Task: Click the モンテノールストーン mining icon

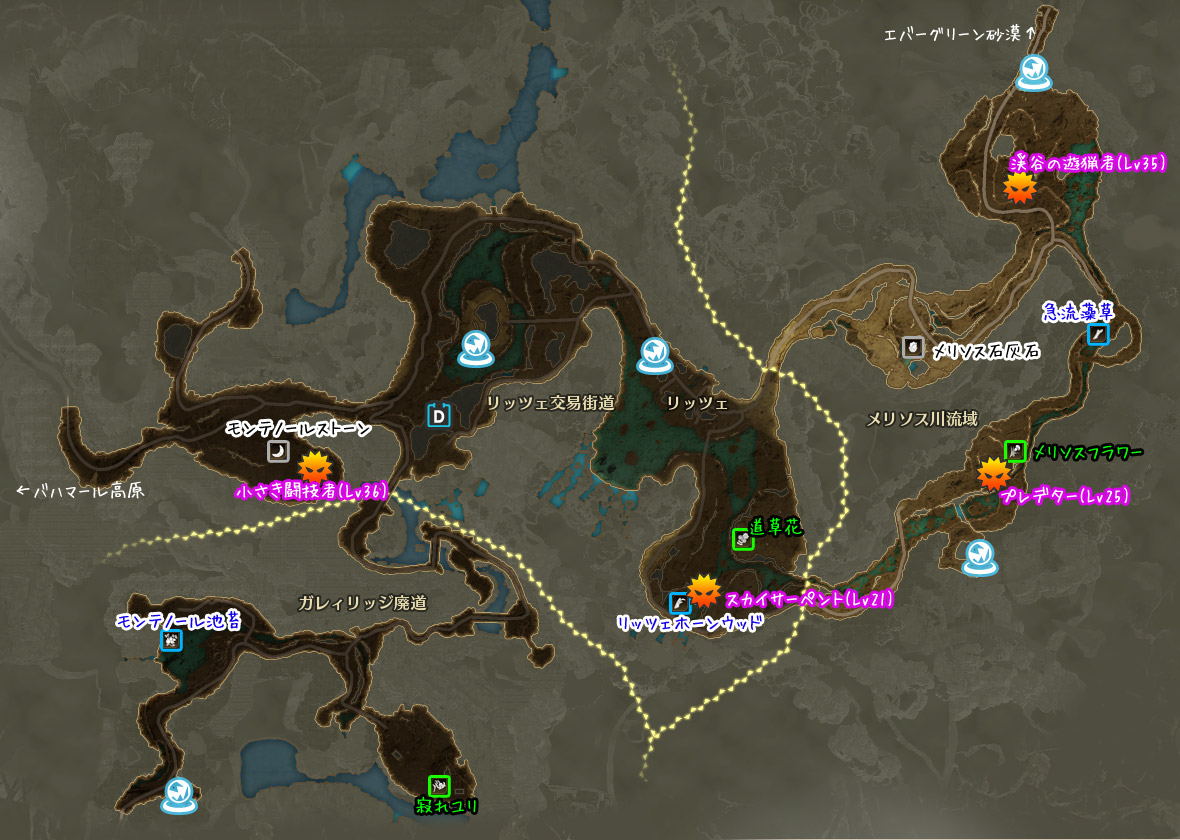Action: point(277,452)
